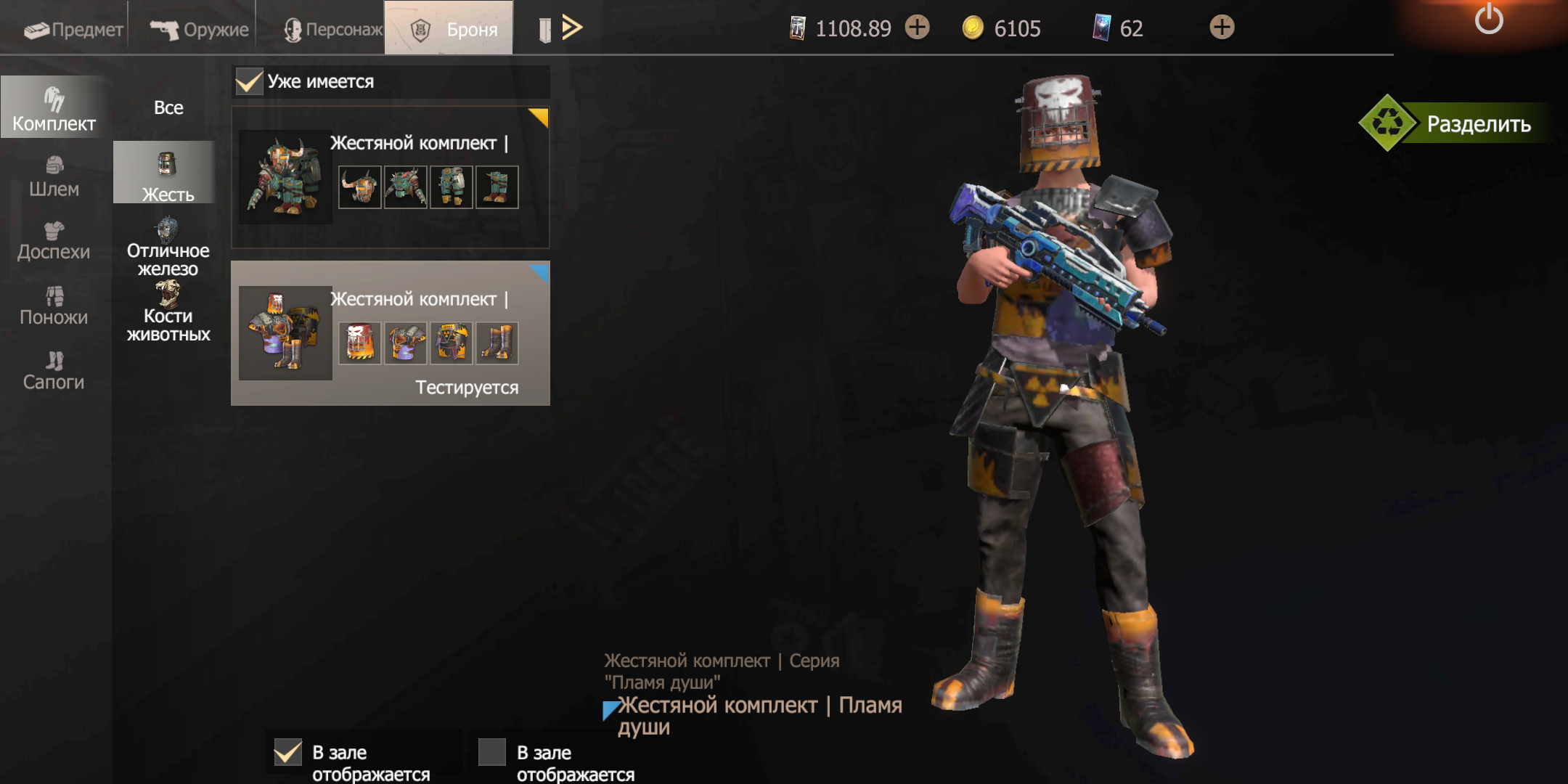Add more ticket currency with plus button
The height and width of the screenshot is (784, 1568).
[918, 28]
